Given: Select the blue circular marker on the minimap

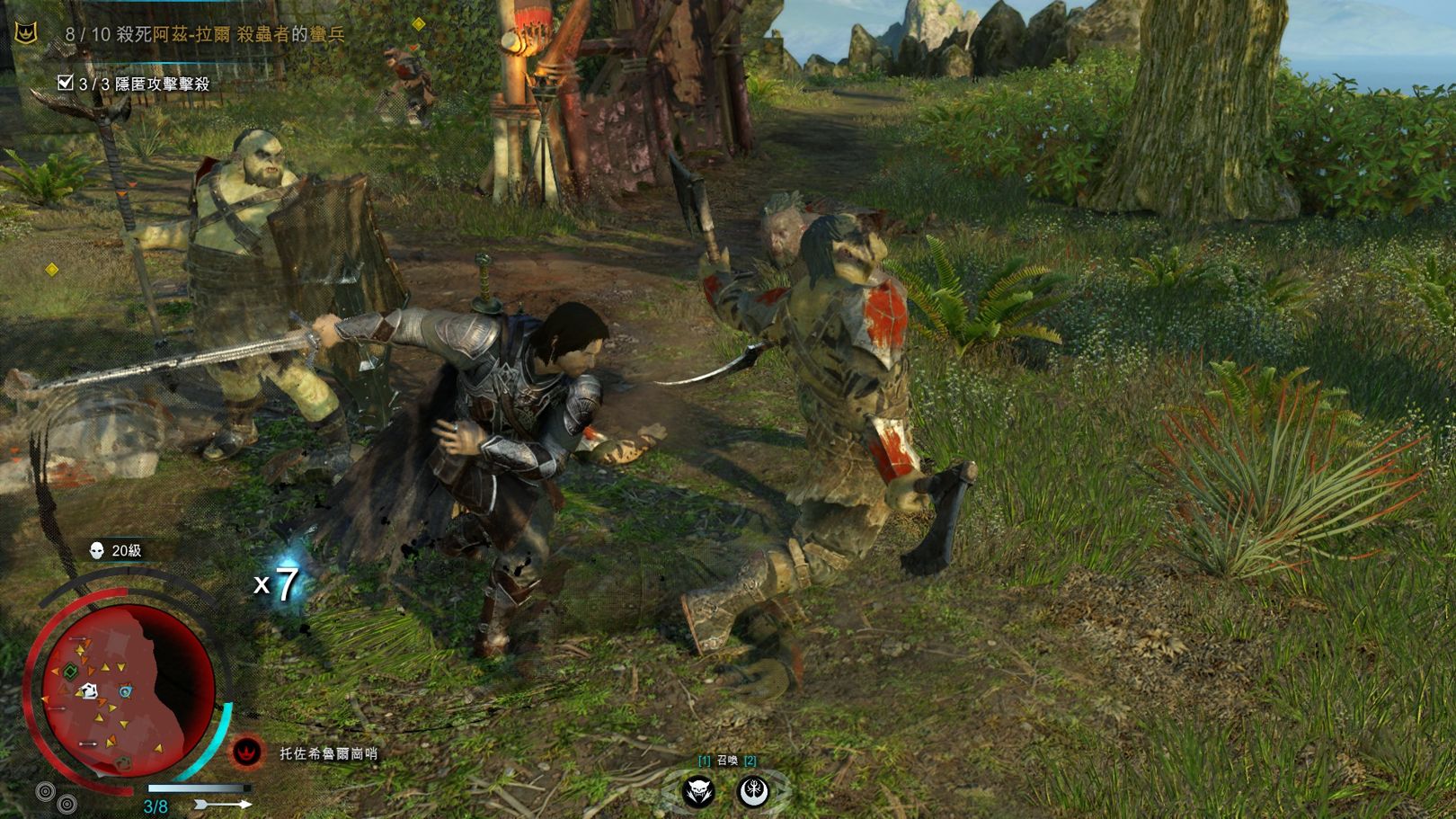Looking at the screenshot, I should 125,690.
